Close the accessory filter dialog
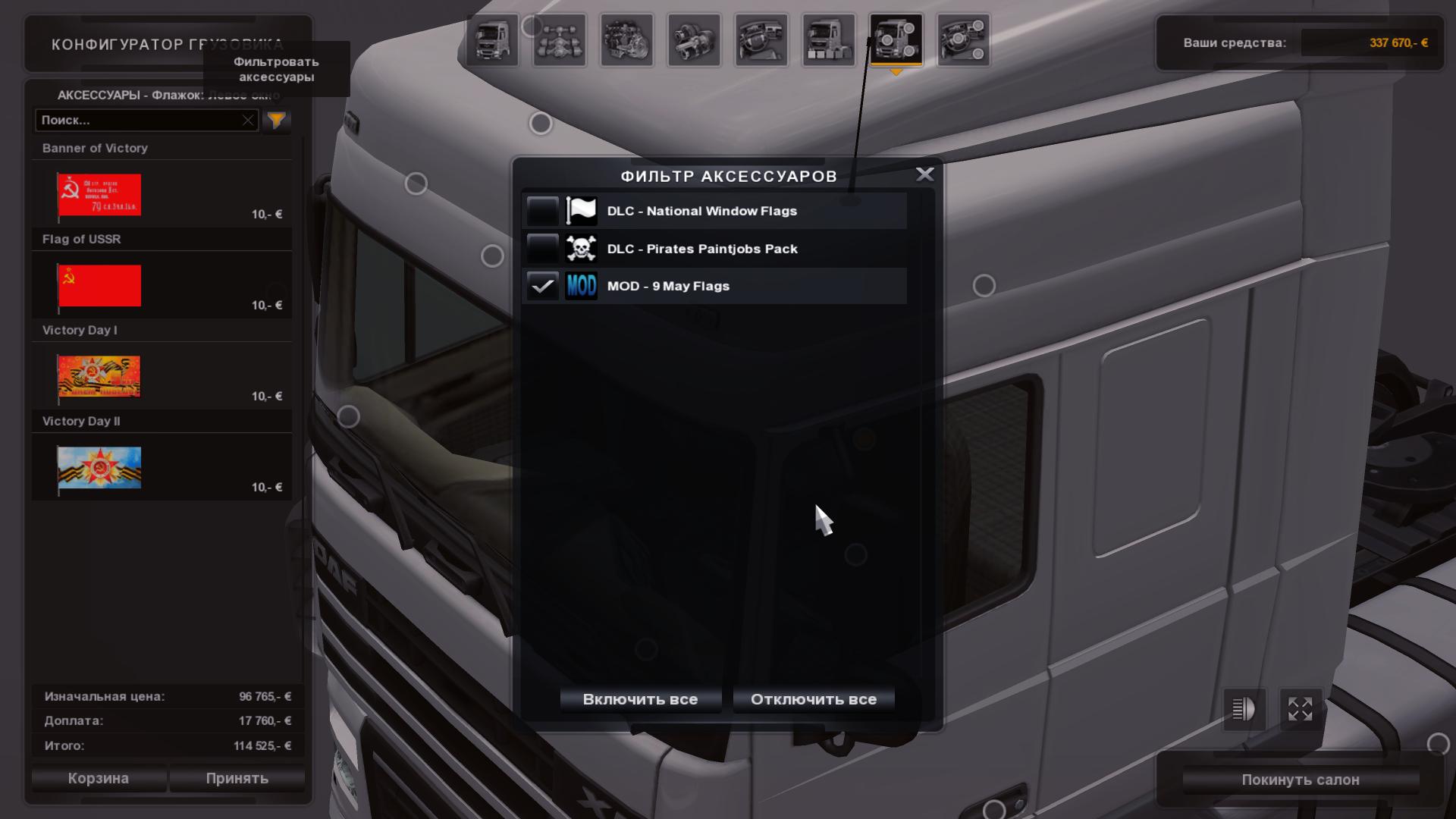This screenshot has height=819, width=1456. (x=924, y=174)
